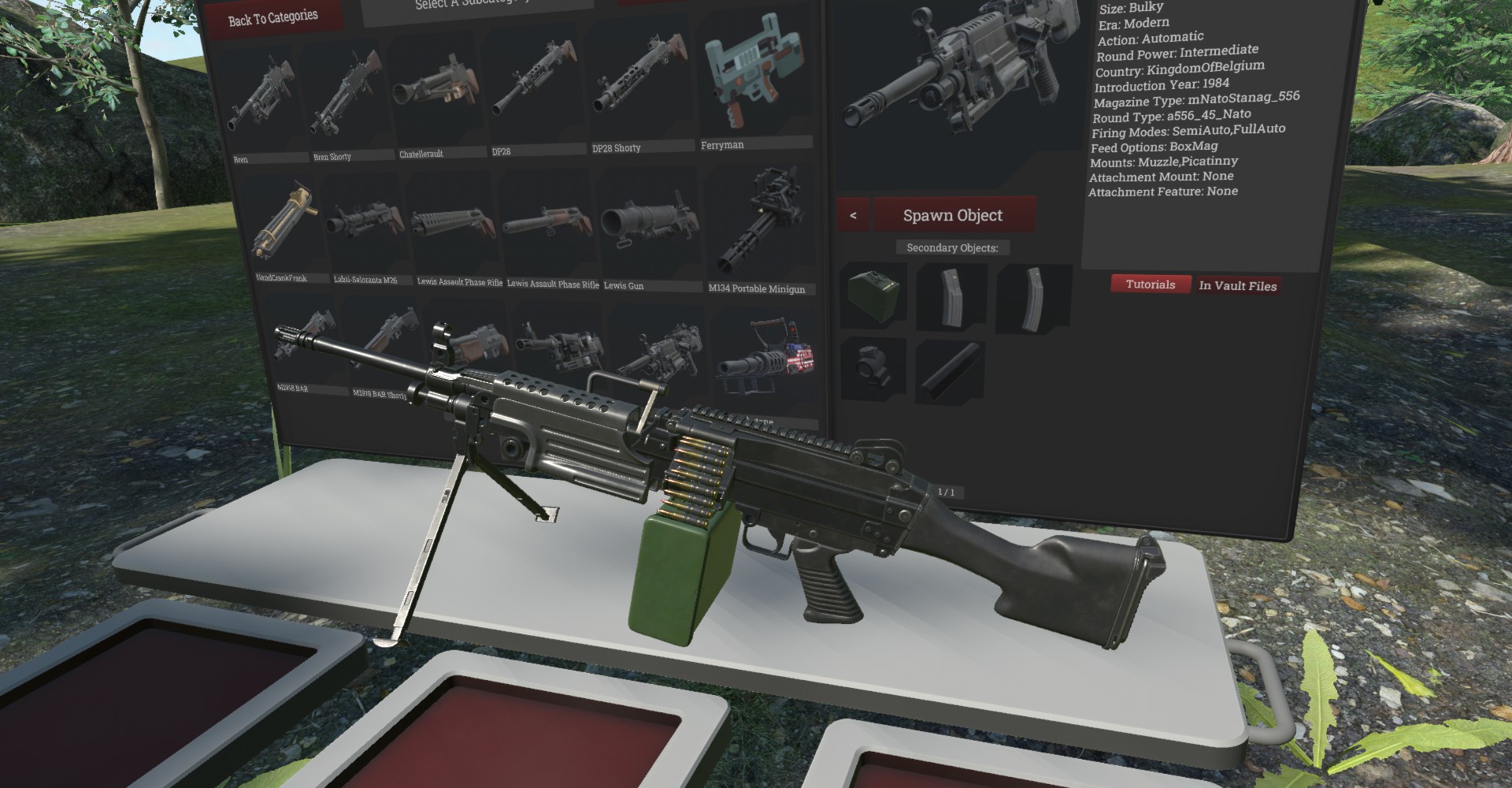The width and height of the screenshot is (1512, 788).
Task: Open the Tutorials section
Action: pos(1150,284)
